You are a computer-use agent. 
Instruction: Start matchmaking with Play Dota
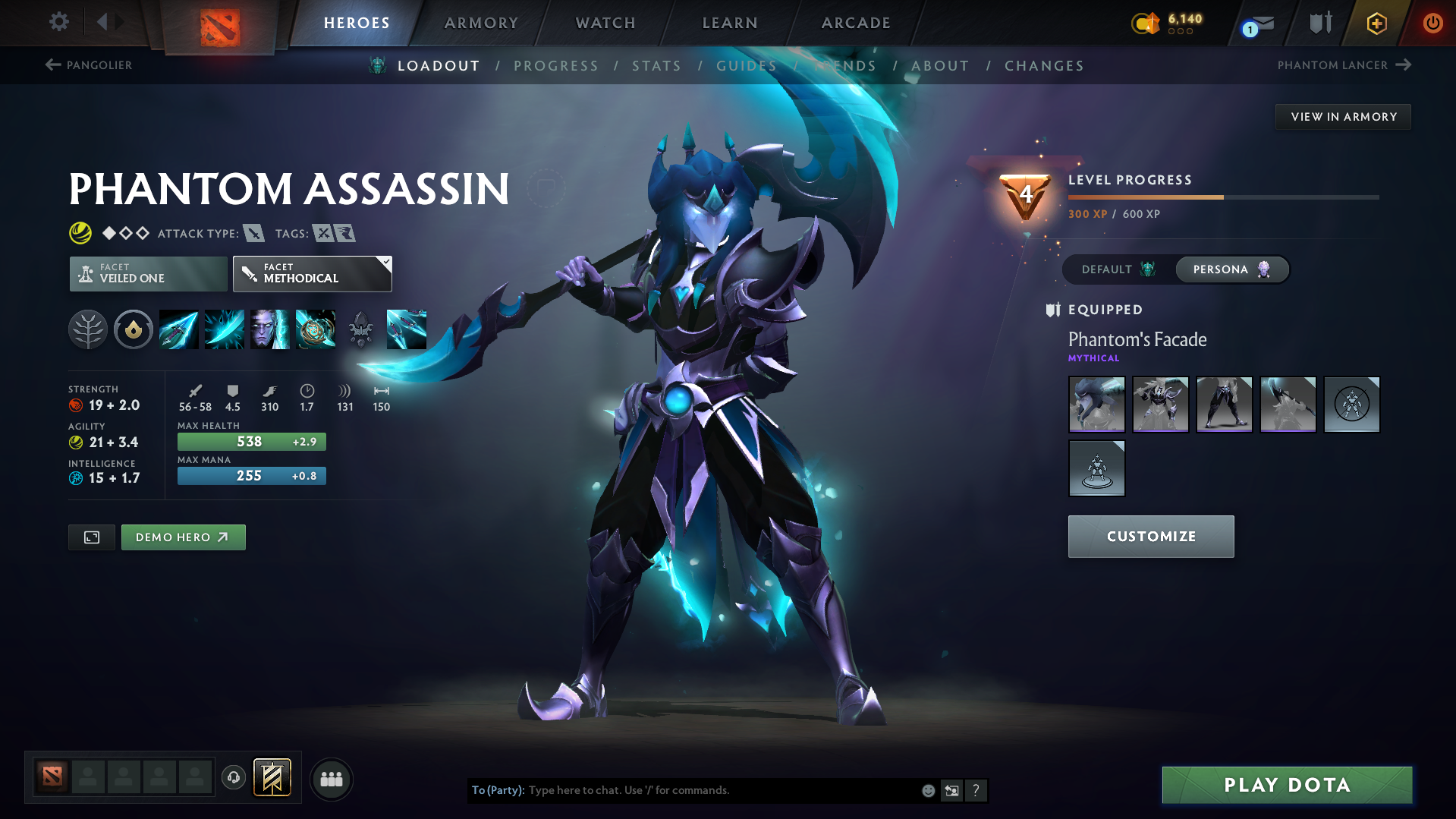click(x=1286, y=785)
